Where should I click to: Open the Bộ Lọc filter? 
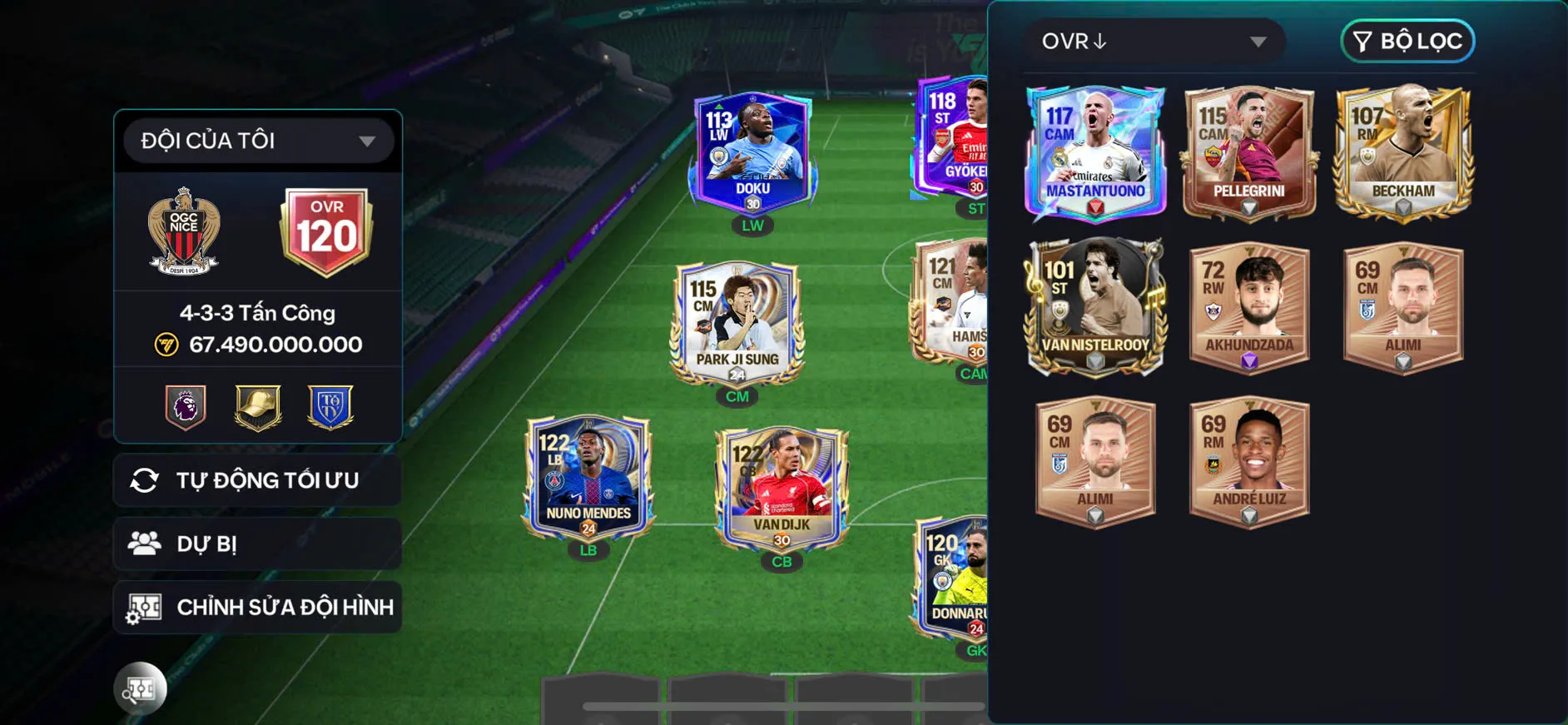click(x=1407, y=42)
